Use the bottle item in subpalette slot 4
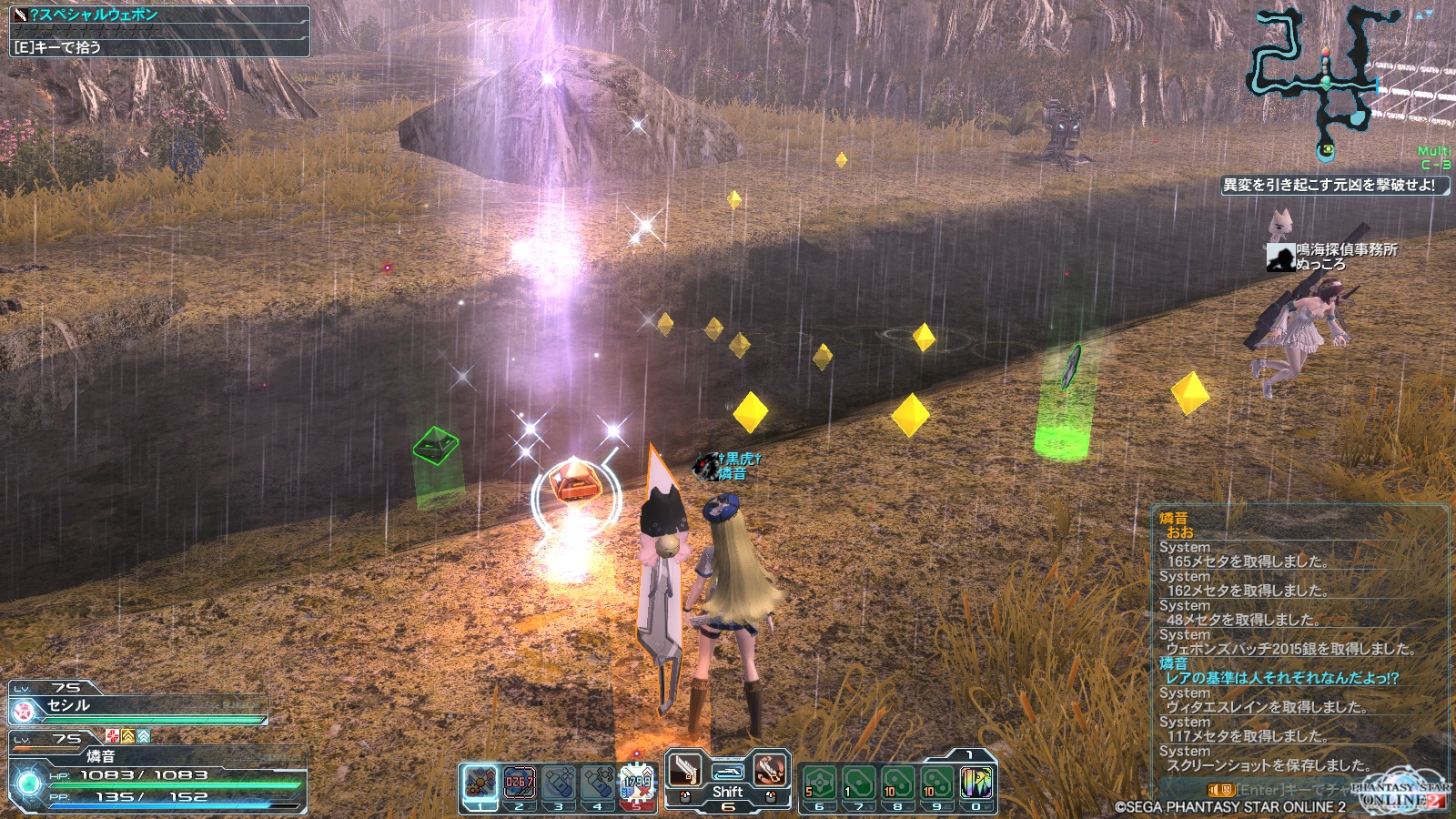Viewport: 1456px width, 819px height. 598,783
